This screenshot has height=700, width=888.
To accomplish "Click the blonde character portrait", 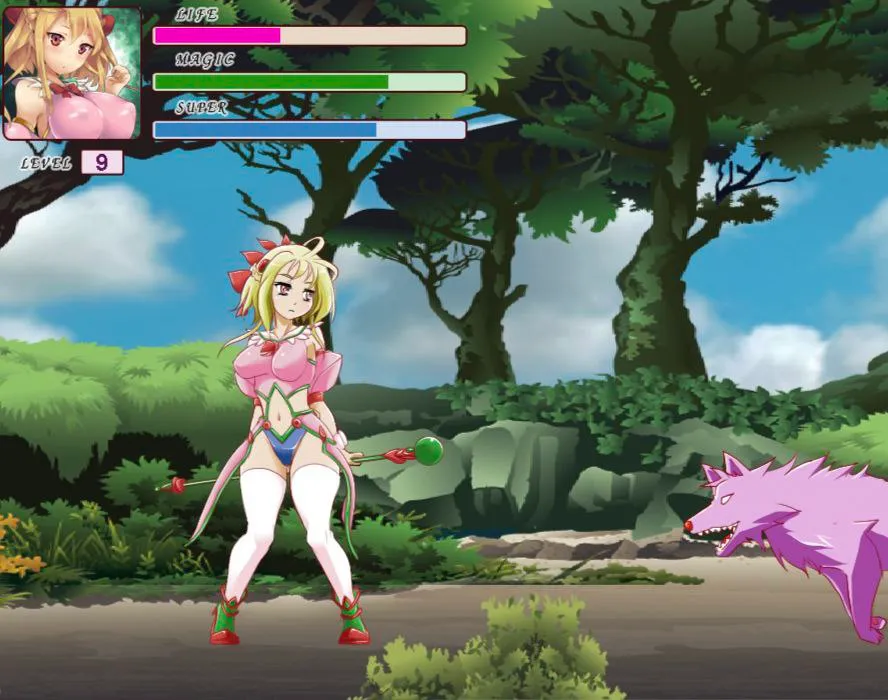I will point(72,73).
